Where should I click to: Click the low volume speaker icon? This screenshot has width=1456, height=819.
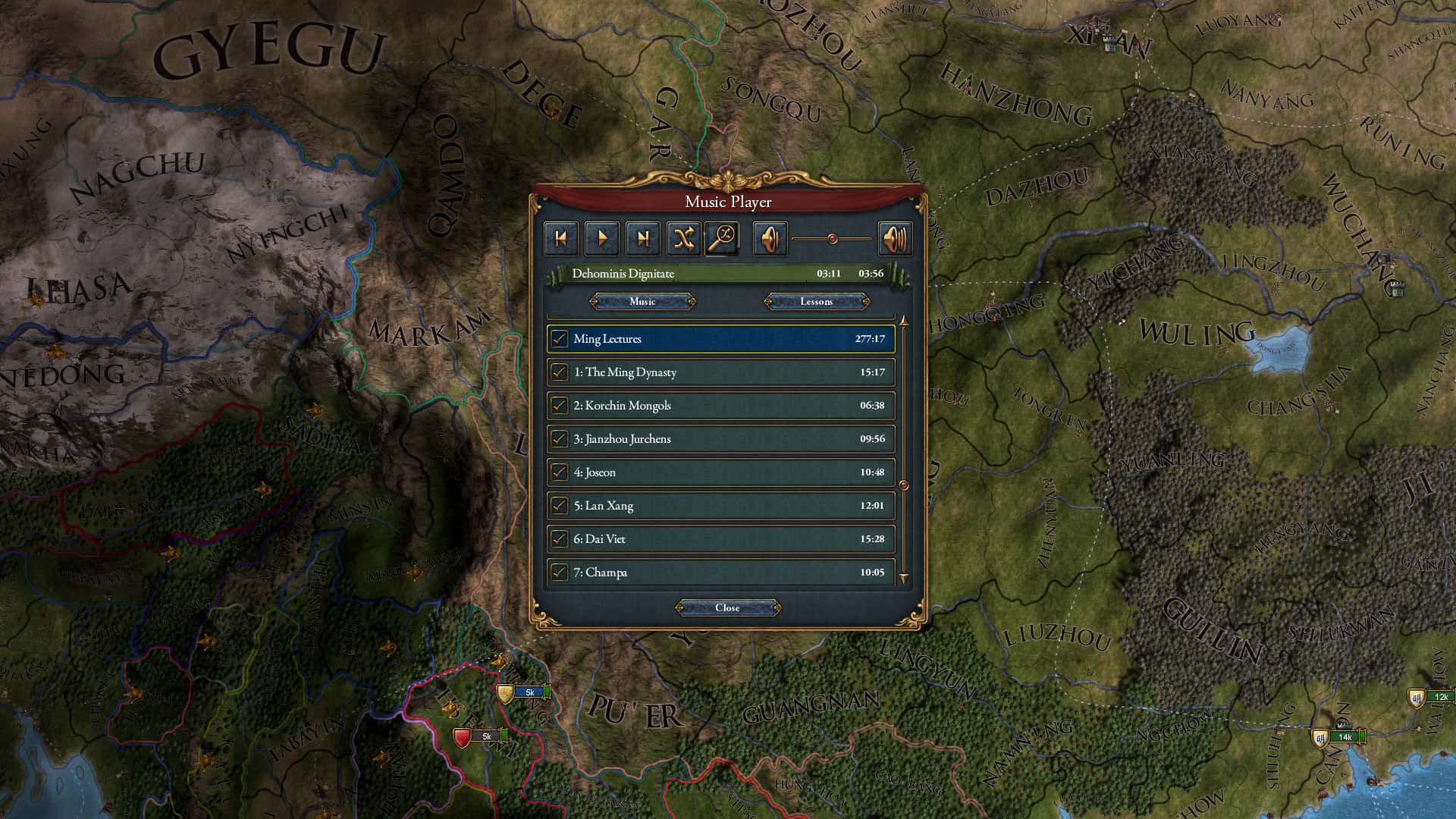point(770,237)
